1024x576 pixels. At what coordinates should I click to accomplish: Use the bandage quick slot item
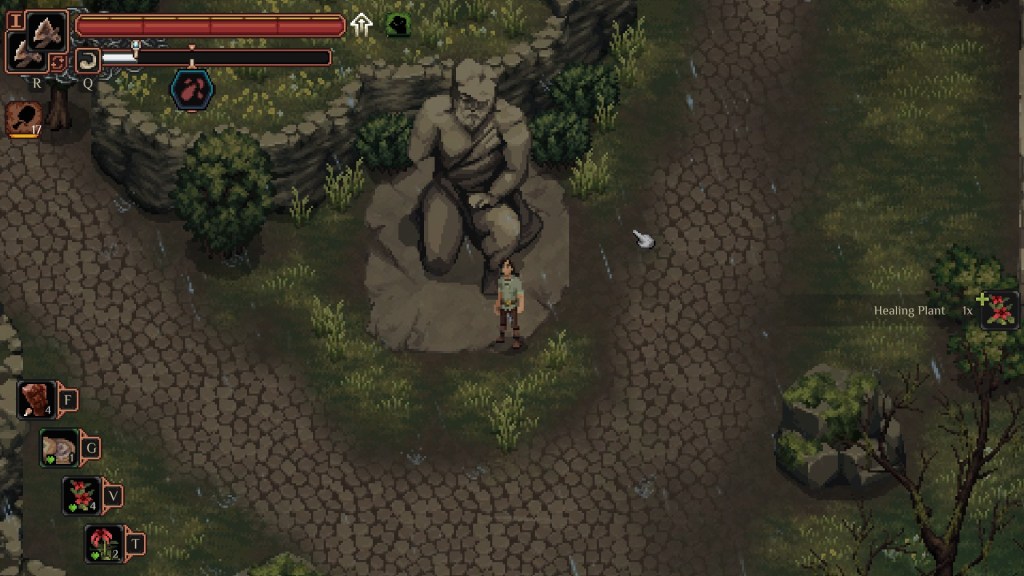(59, 448)
